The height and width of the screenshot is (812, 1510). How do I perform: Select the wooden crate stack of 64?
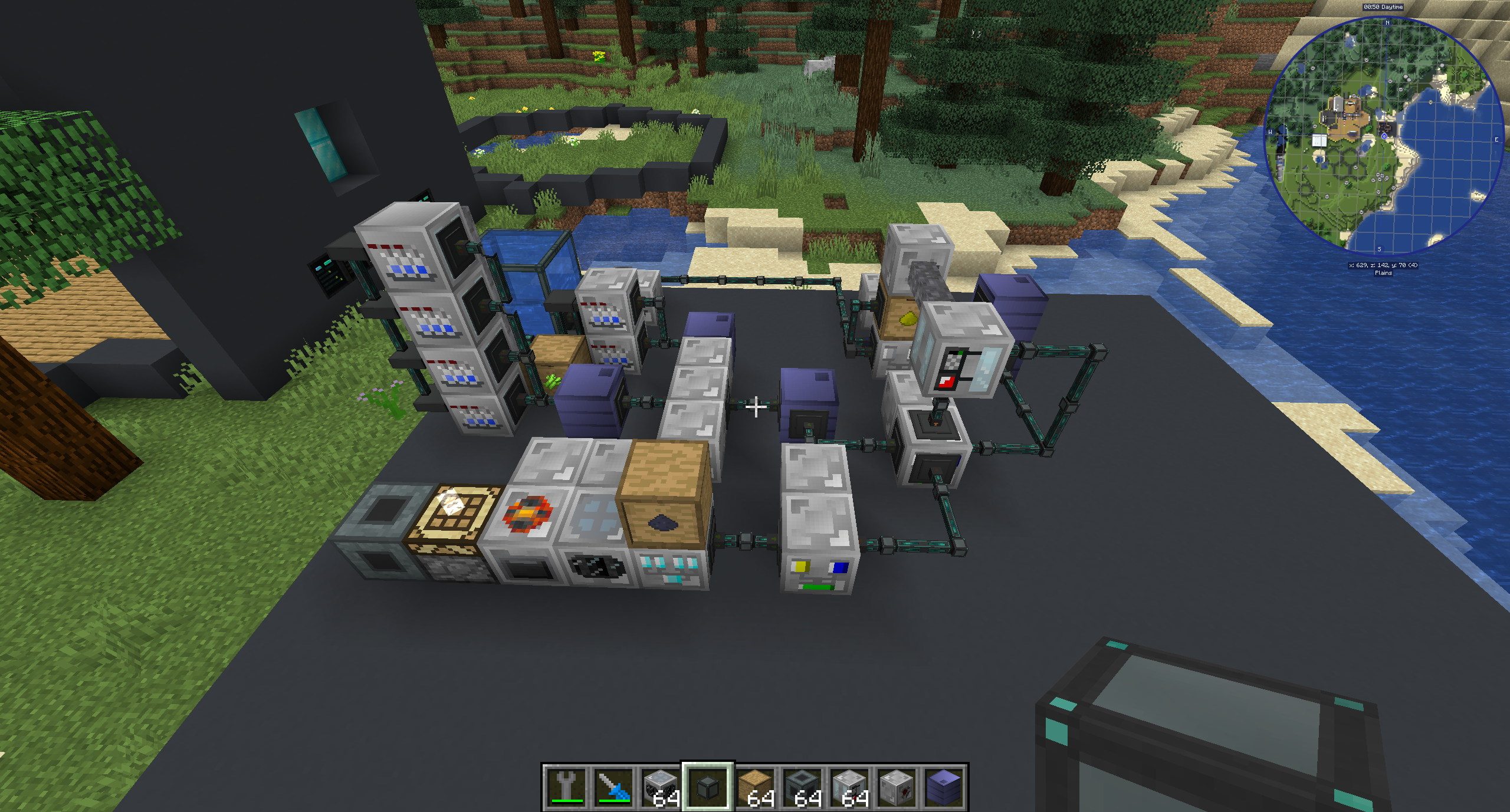[755, 787]
